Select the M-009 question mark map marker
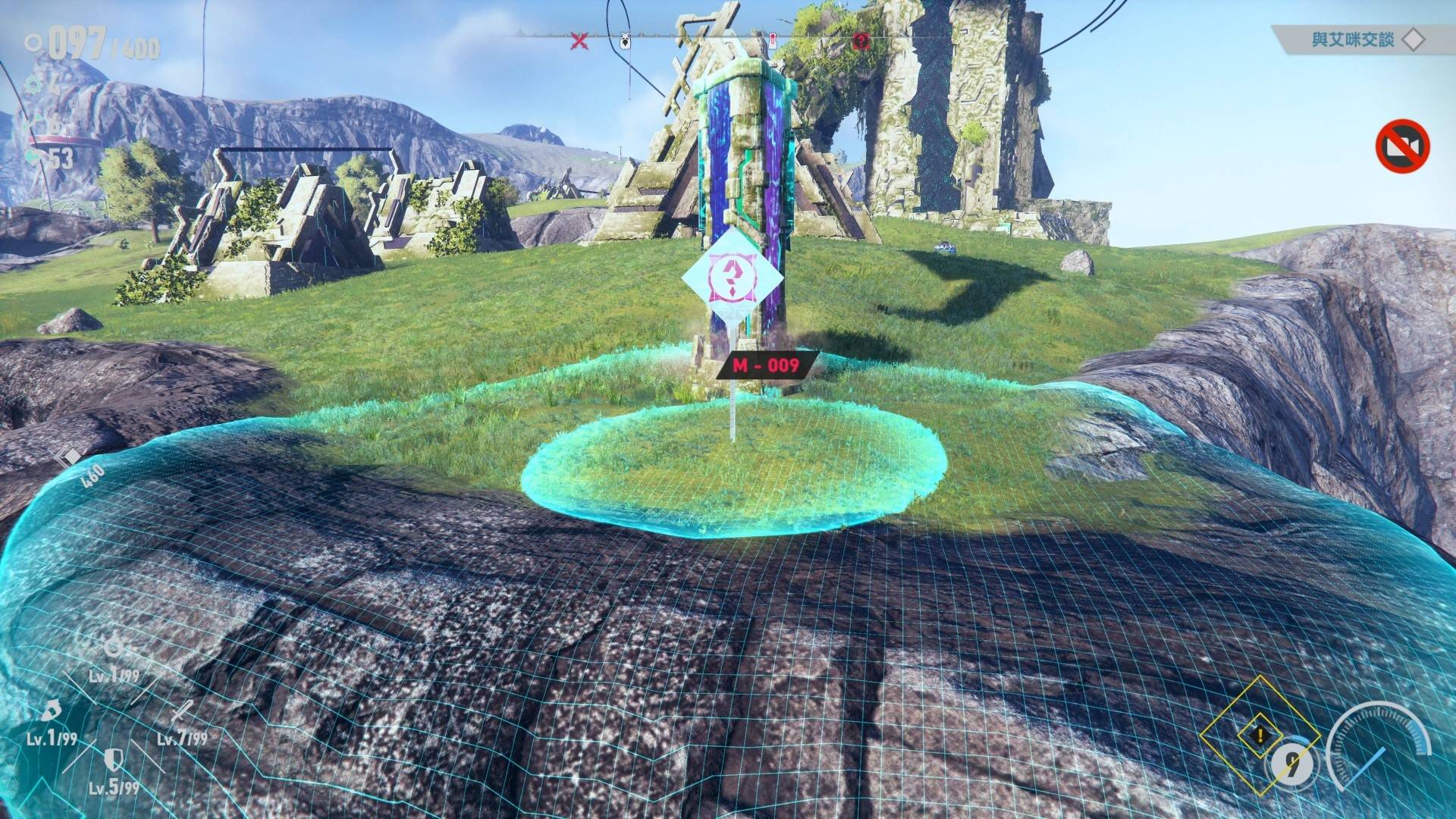 (732, 279)
